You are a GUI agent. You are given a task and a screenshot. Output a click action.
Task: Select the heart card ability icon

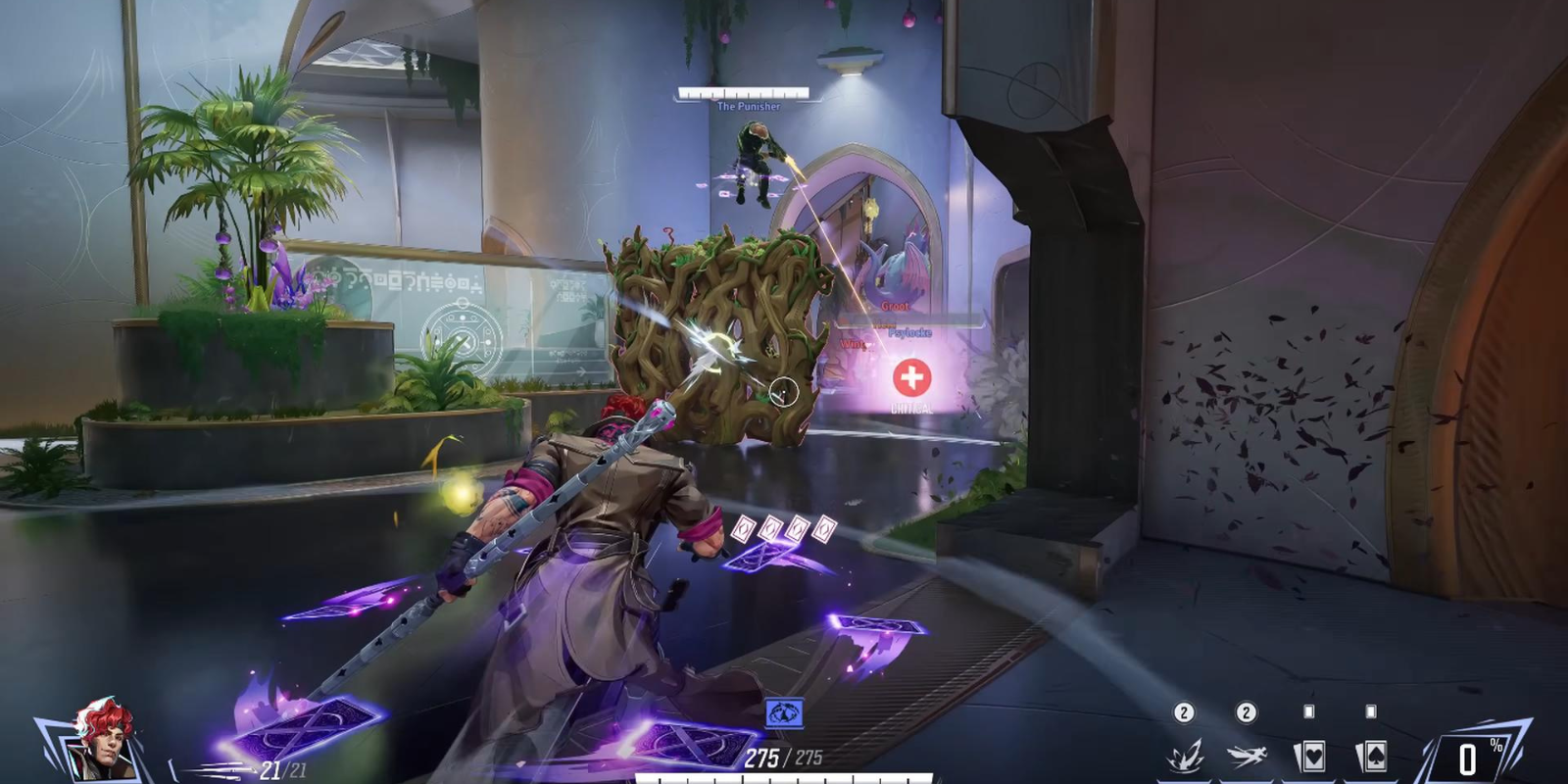[1311, 755]
